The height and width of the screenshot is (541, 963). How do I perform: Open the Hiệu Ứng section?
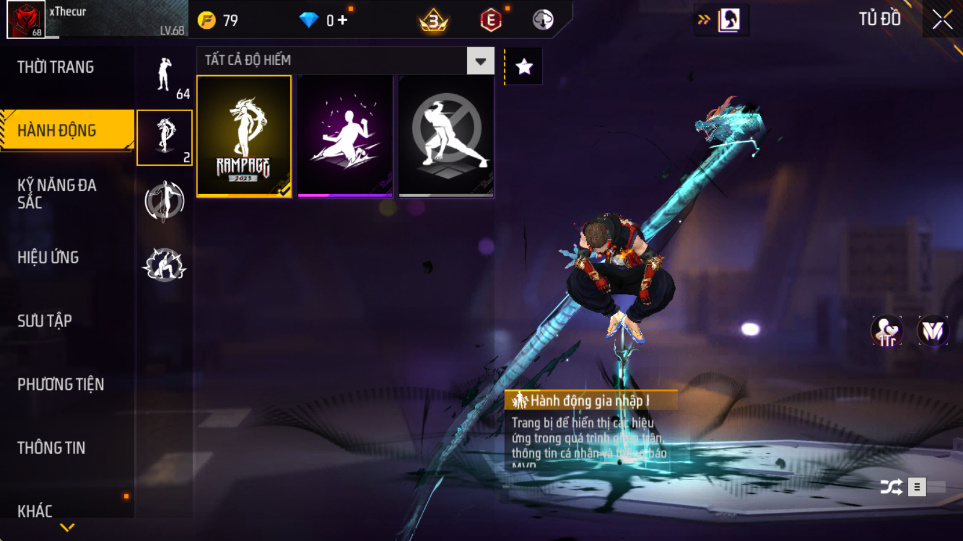point(48,257)
